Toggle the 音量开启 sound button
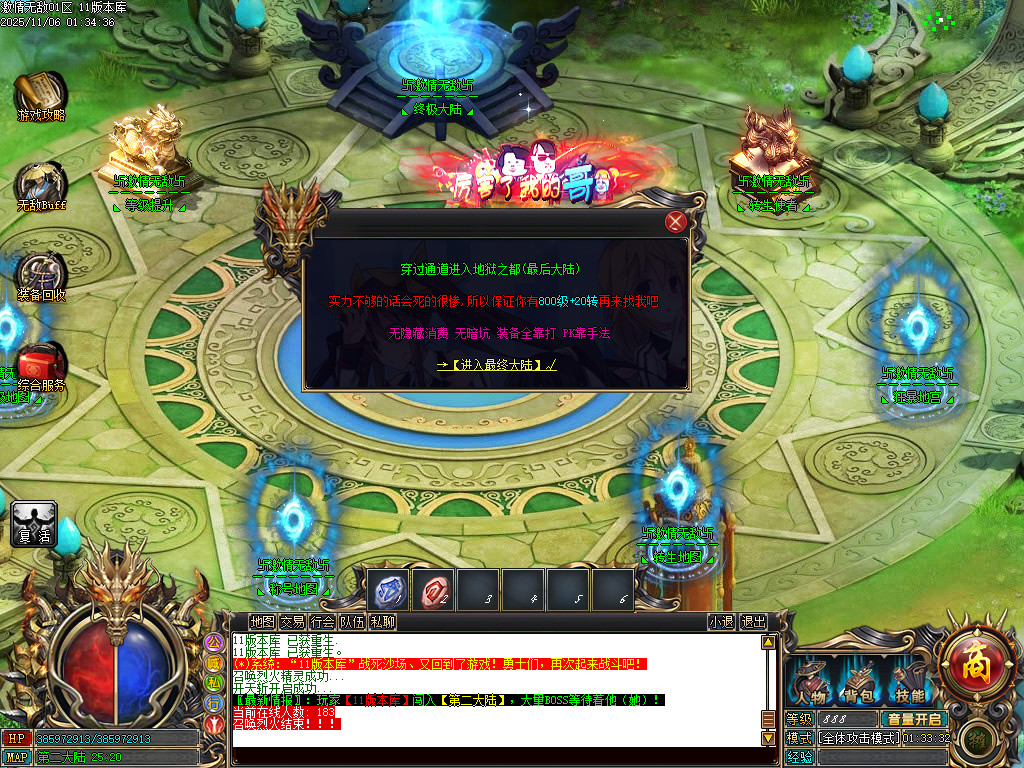The height and width of the screenshot is (768, 1024). 912,719
